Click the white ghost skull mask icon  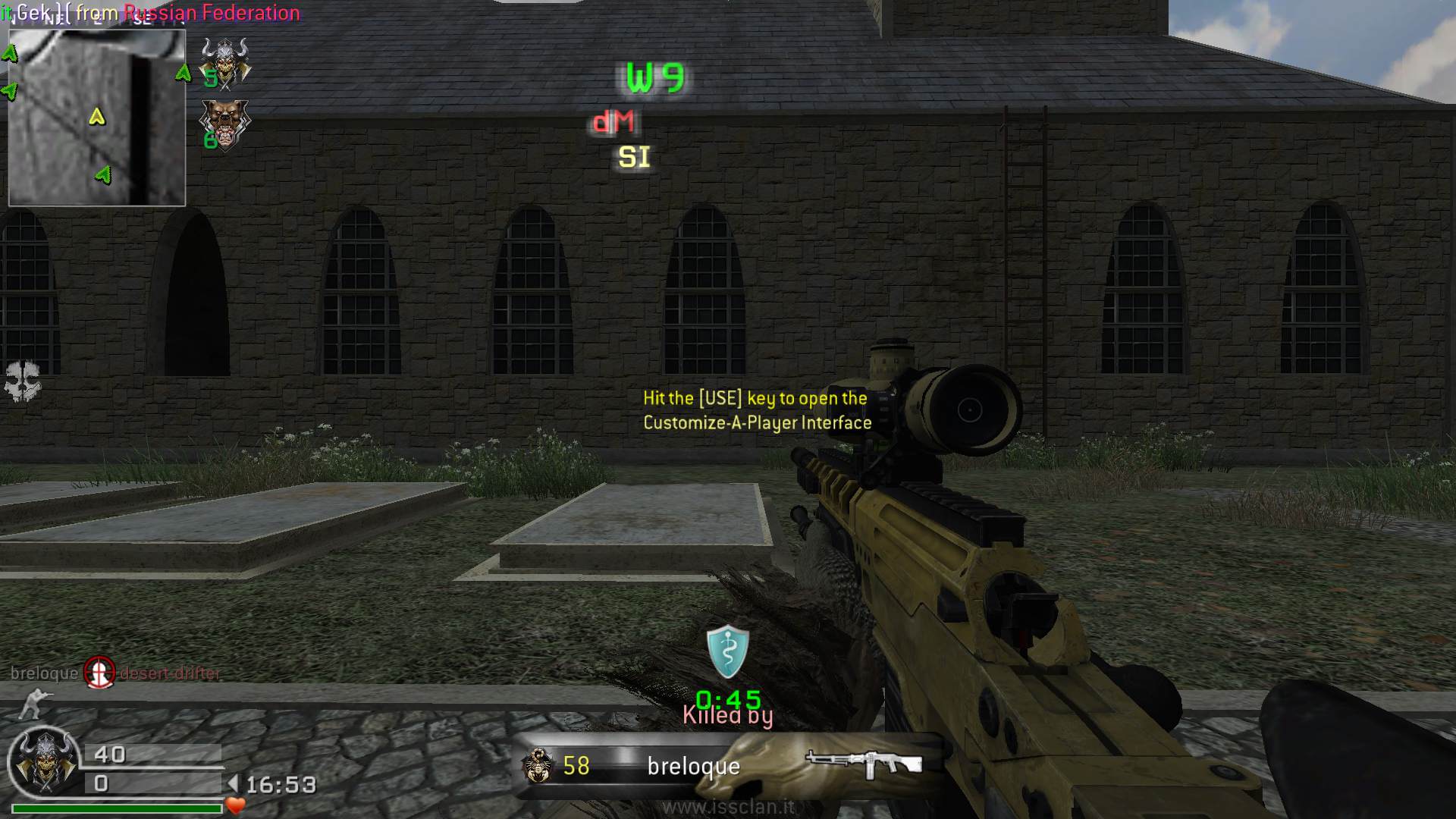[21, 380]
